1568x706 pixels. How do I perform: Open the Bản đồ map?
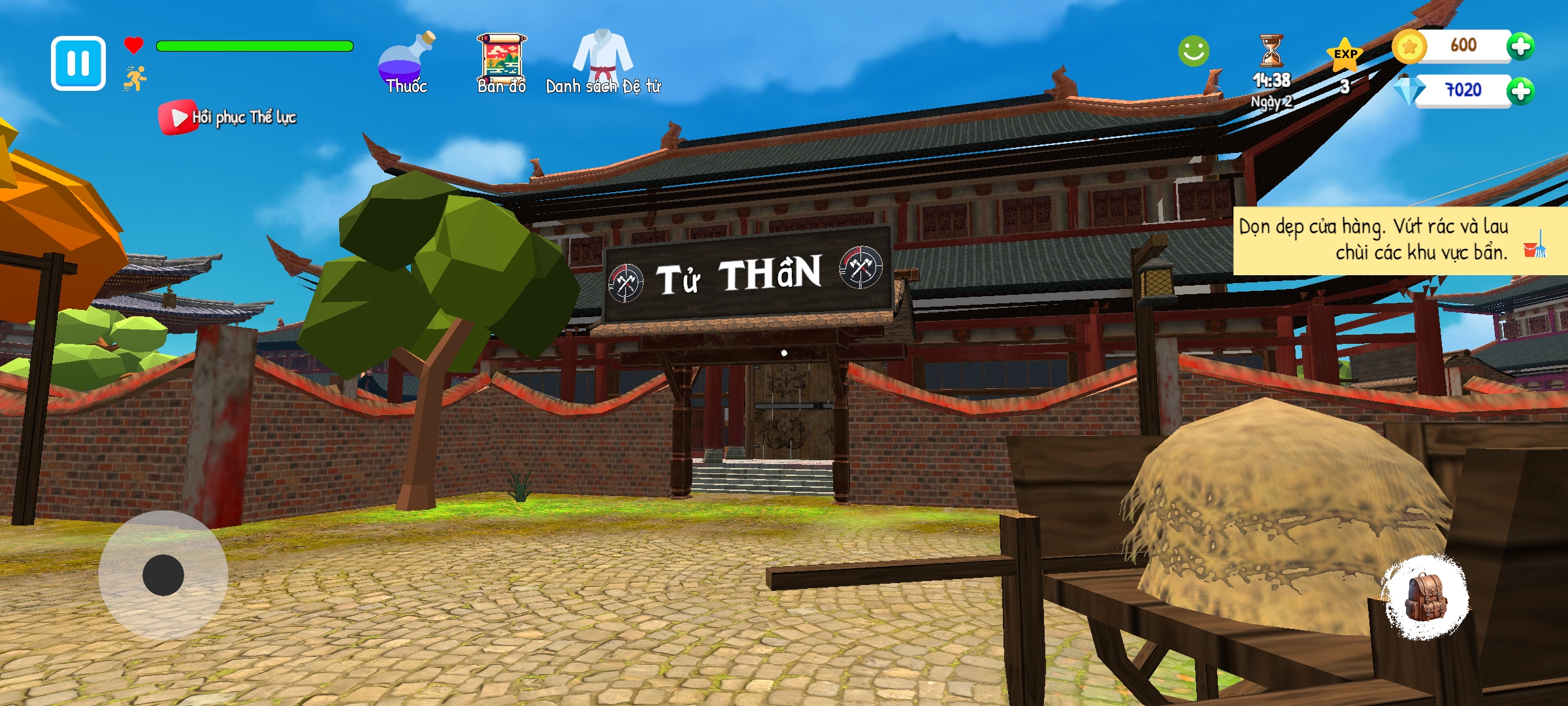tap(501, 63)
